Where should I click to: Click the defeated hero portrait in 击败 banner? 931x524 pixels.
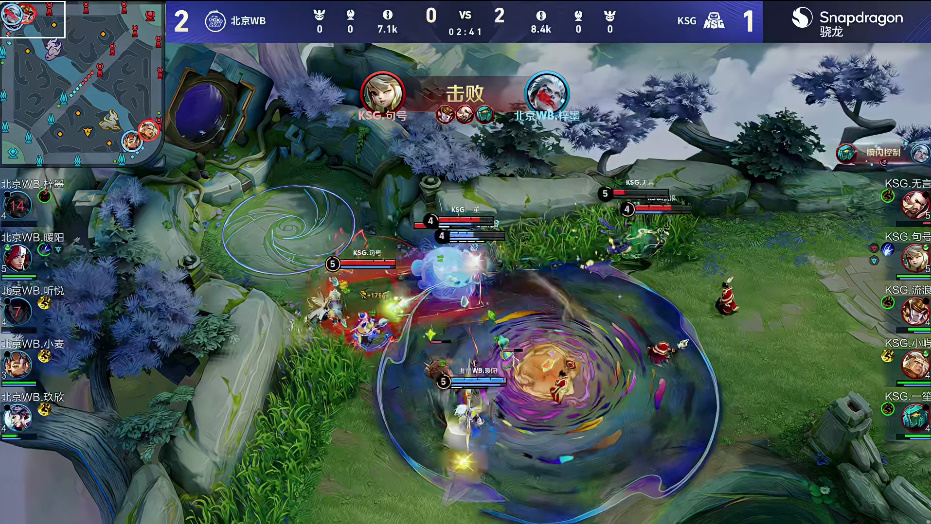546,91
